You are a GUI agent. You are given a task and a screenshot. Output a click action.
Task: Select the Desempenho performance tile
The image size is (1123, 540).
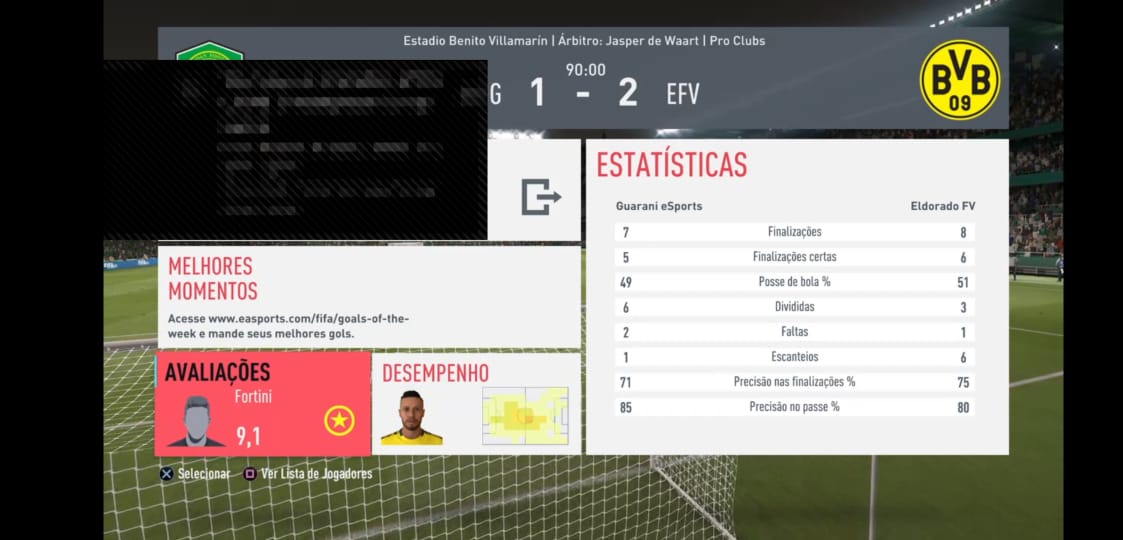[x=476, y=404]
